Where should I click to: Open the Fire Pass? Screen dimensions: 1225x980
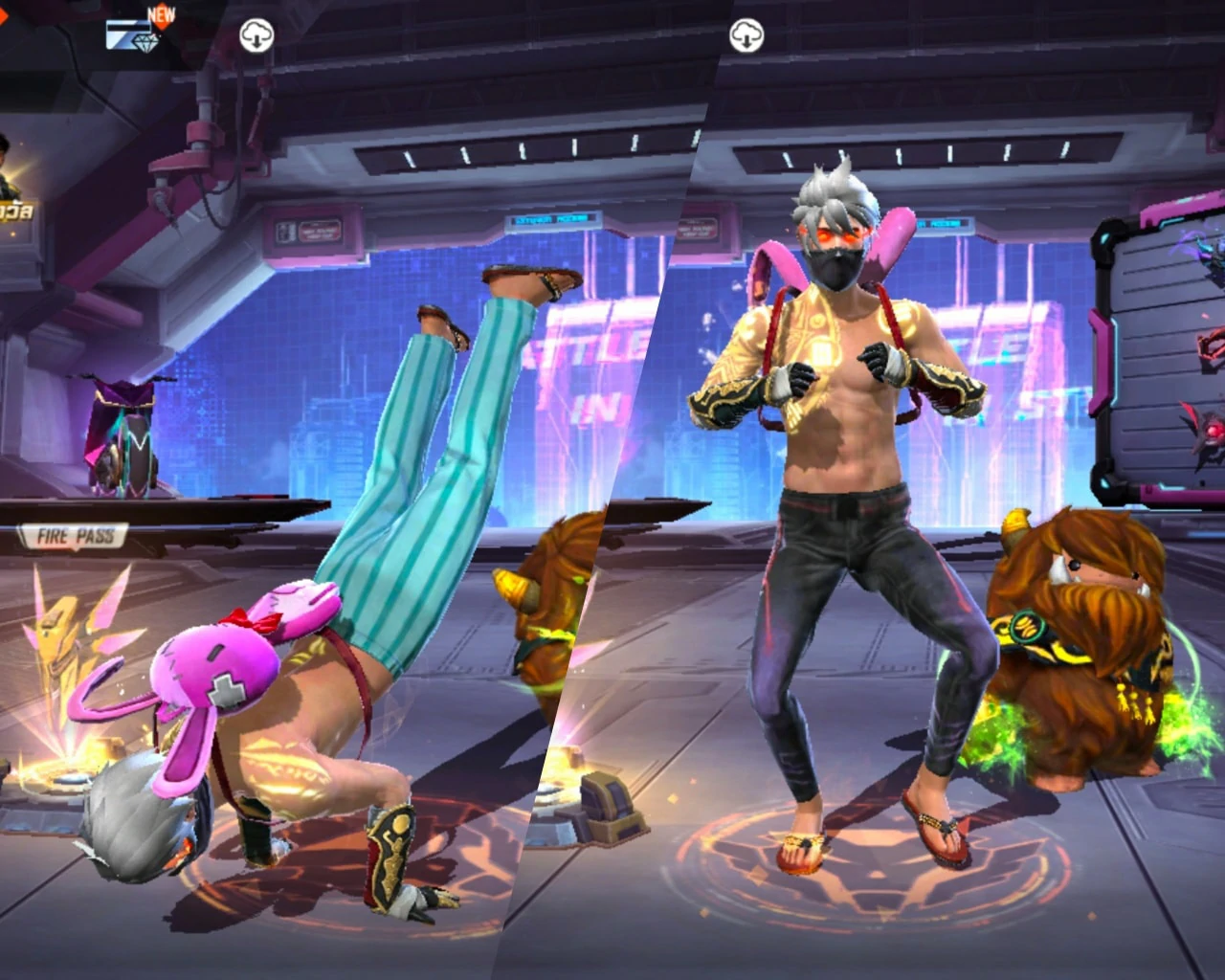point(75,536)
